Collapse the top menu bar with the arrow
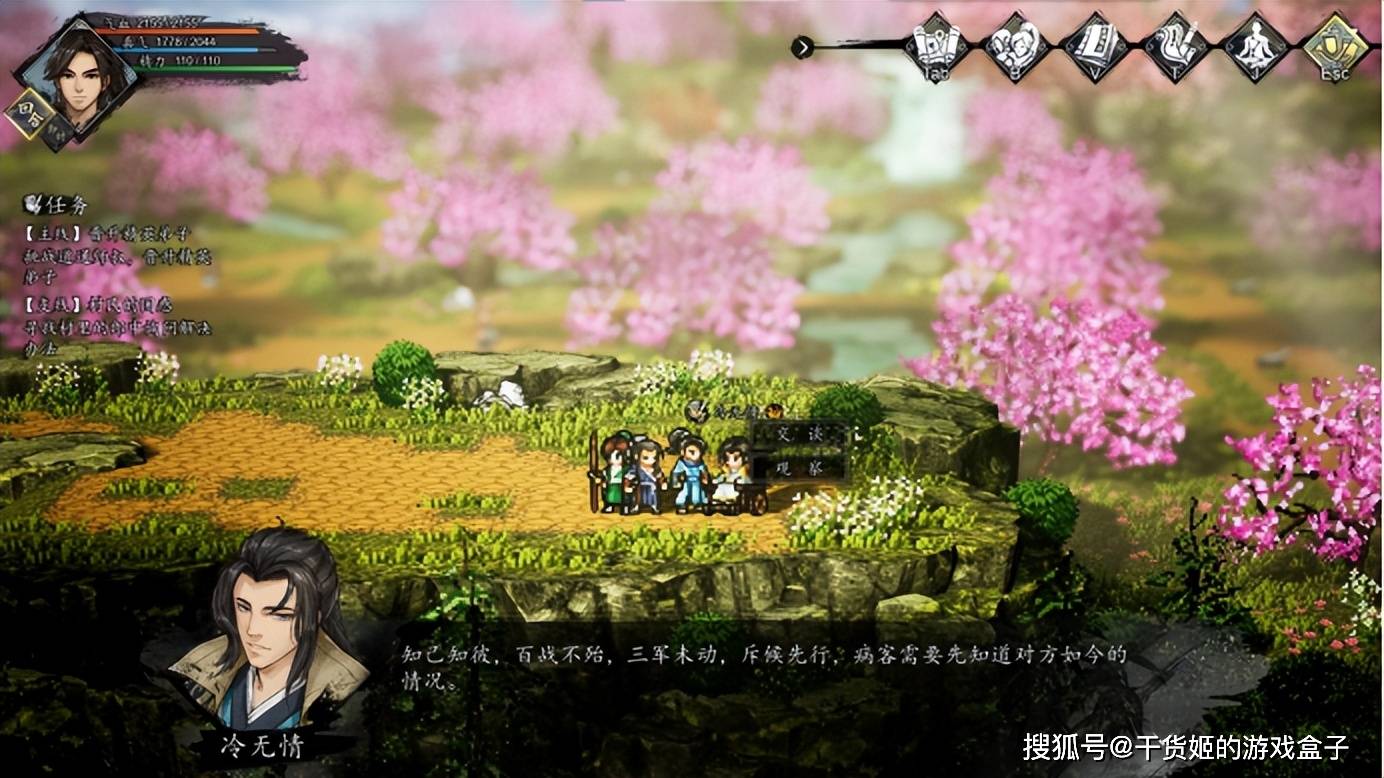The width and height of the screenshot is (1384, 778). click(802, 47)
